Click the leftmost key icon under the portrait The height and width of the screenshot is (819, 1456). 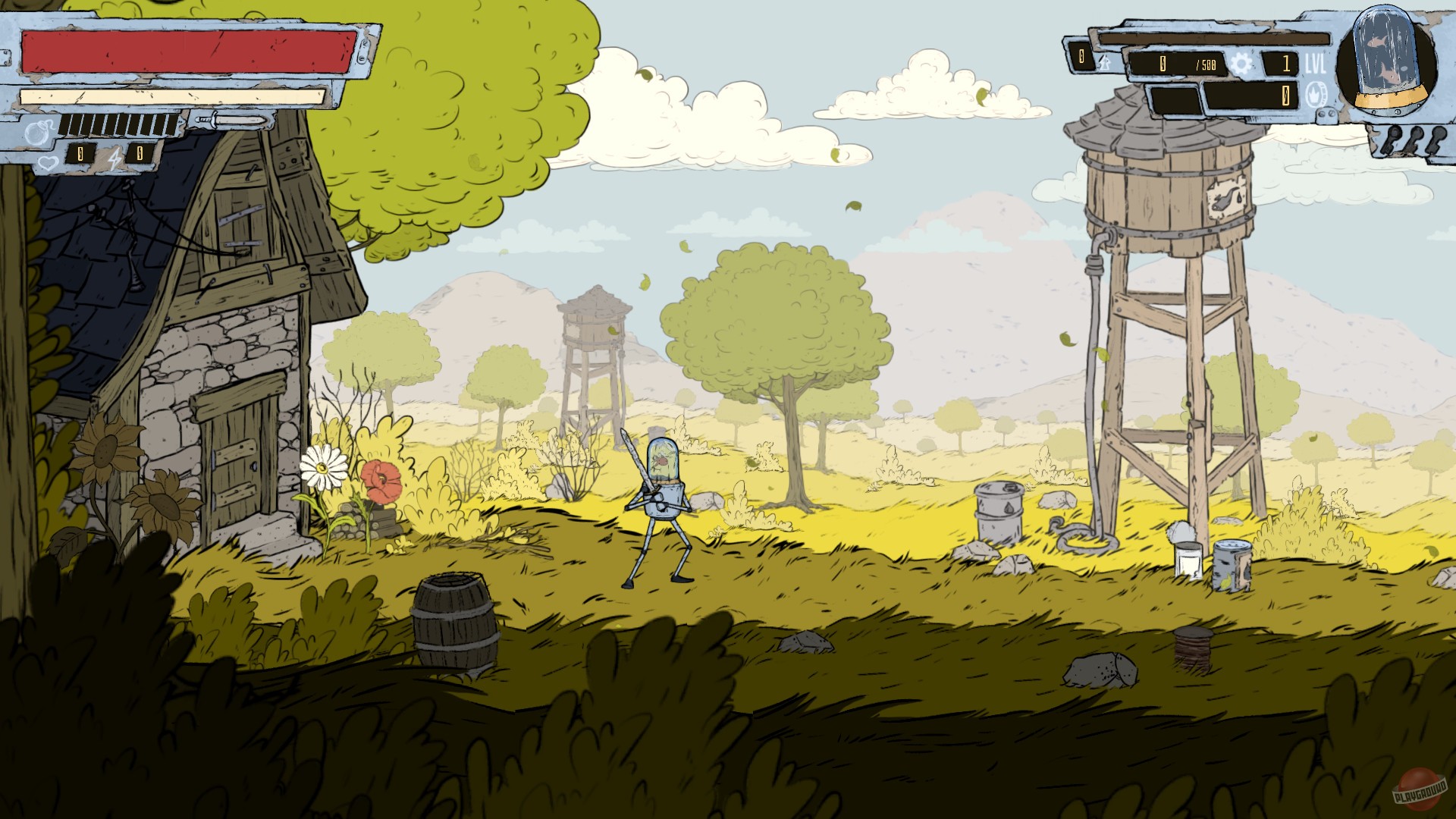pyautogui.click(x=1390, y=138)
